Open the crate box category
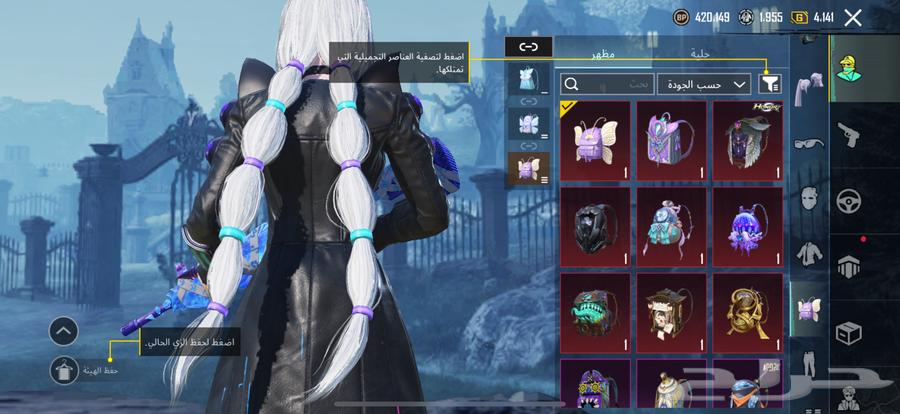Viewport: 900px width, 414px height. (849, 332)
